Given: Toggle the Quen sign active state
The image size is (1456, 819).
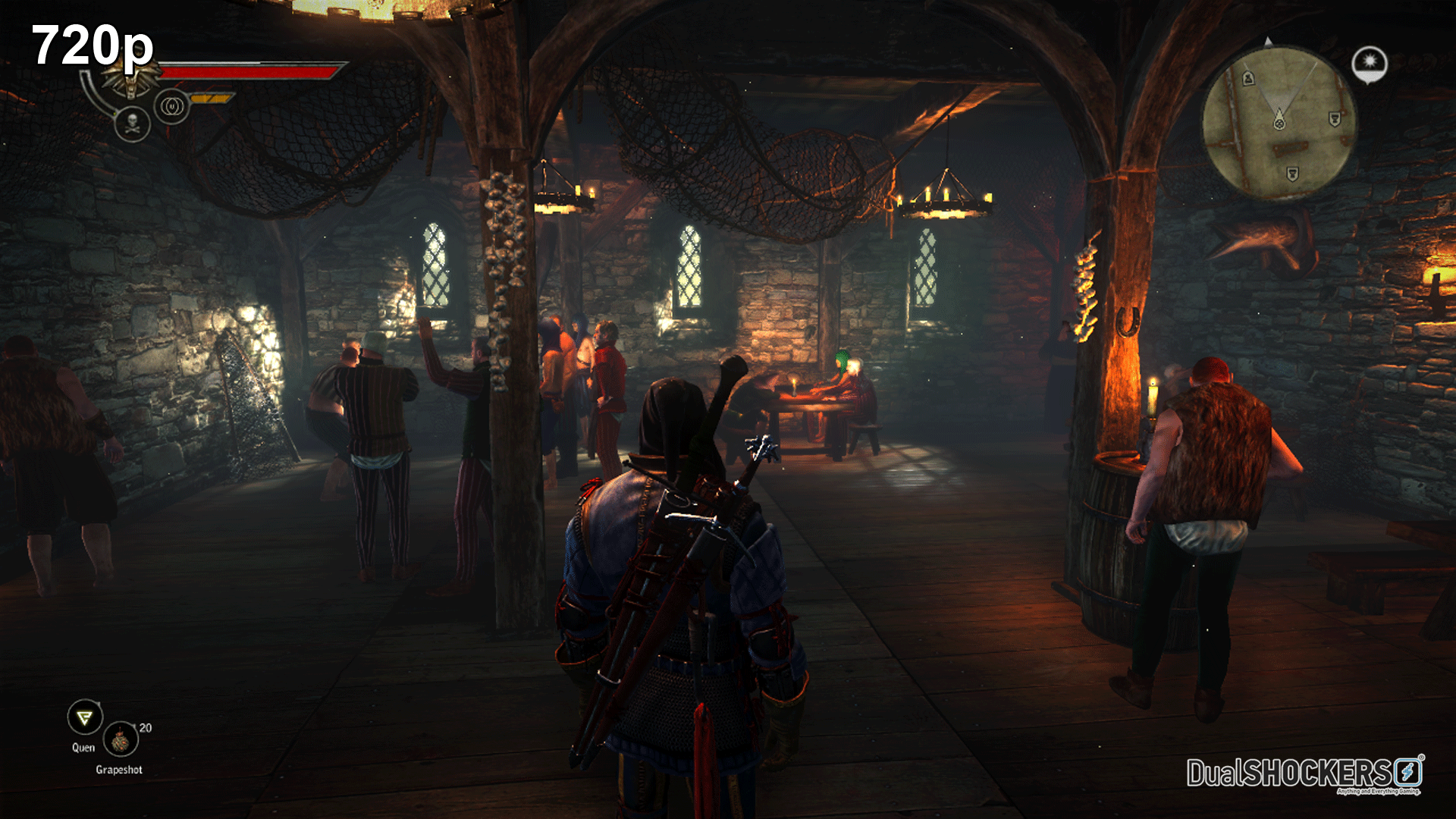Looking at the screenshot, I should 86,717.
